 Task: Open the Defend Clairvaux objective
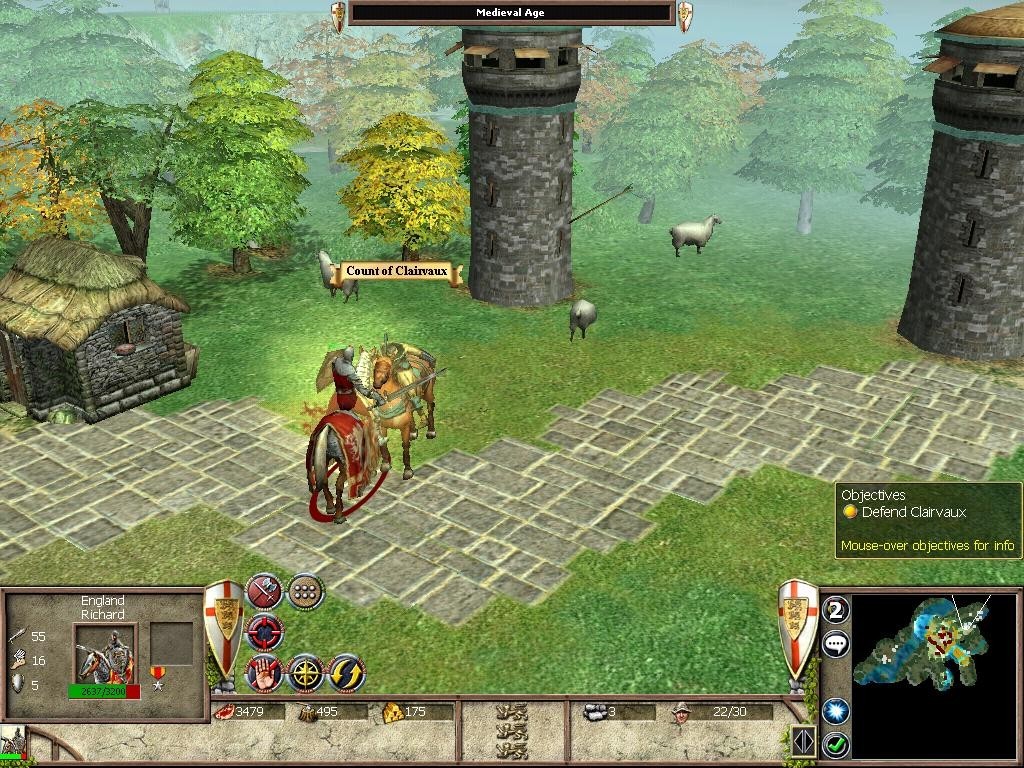coord(913,512)
